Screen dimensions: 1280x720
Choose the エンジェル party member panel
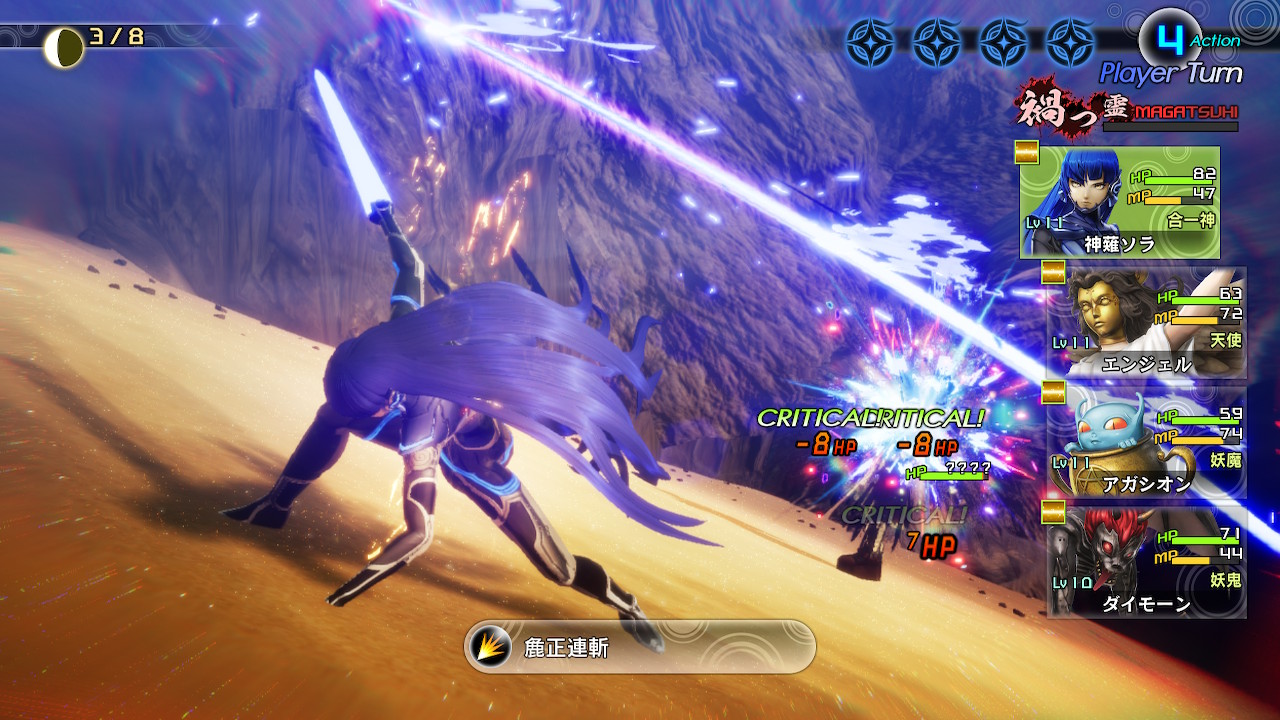point(1146,323)
